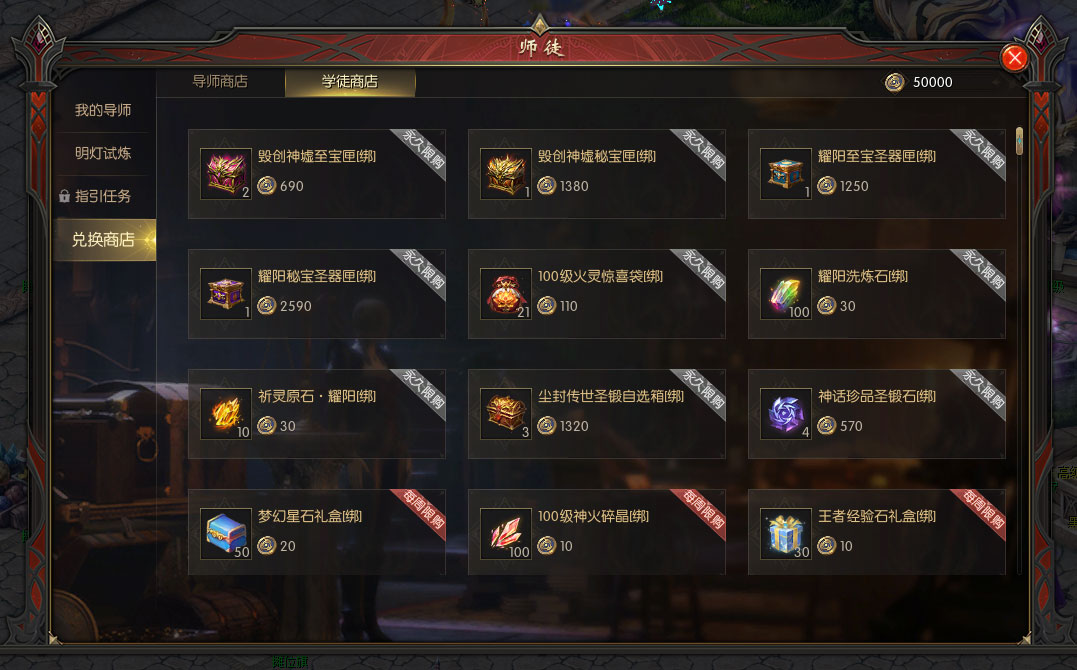Select the 100级神火碎晶 red crystal item
The height and width of the screenshot is (670, 1077).
point(506,534)
